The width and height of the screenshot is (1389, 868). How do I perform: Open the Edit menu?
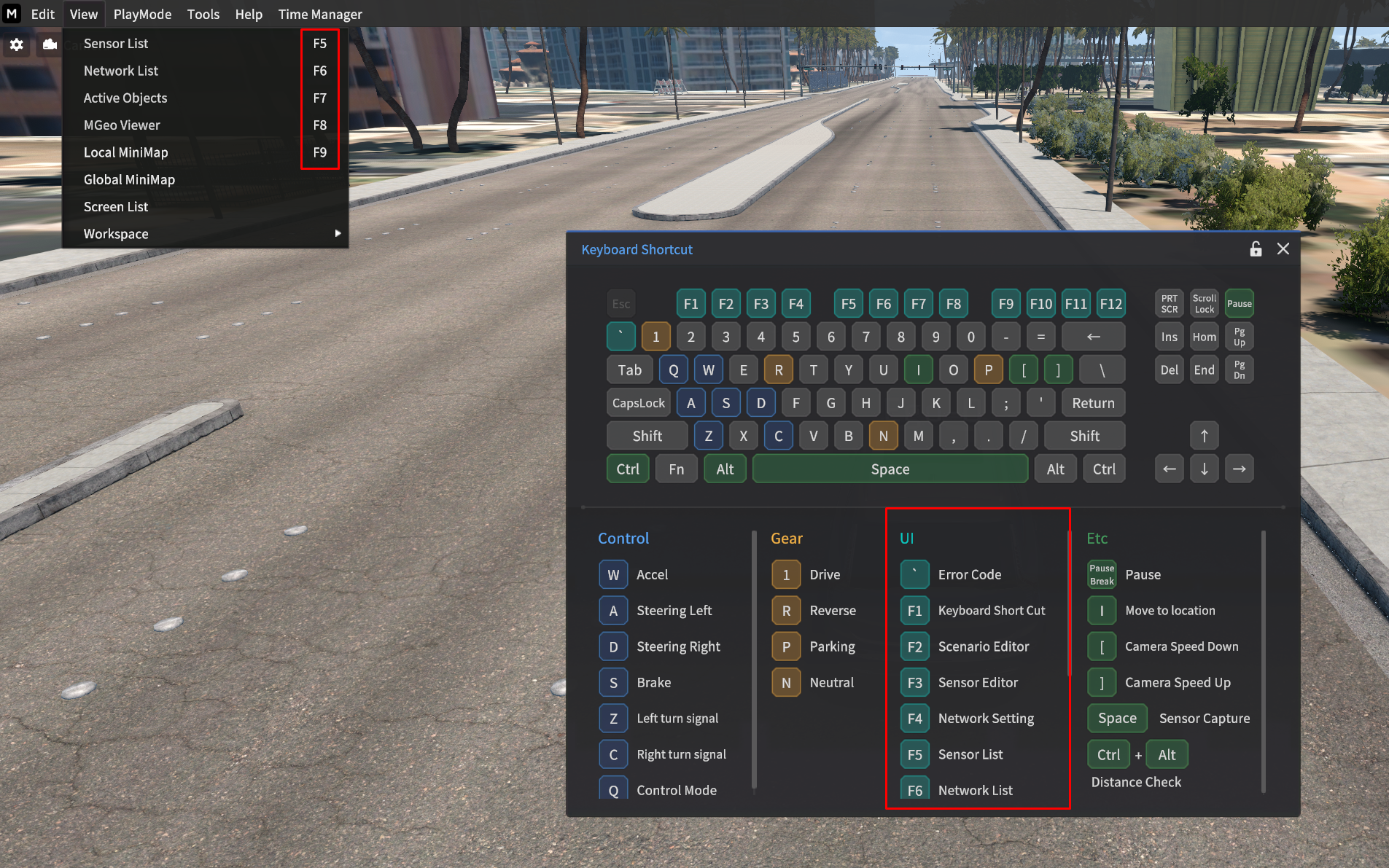(42, 14)
